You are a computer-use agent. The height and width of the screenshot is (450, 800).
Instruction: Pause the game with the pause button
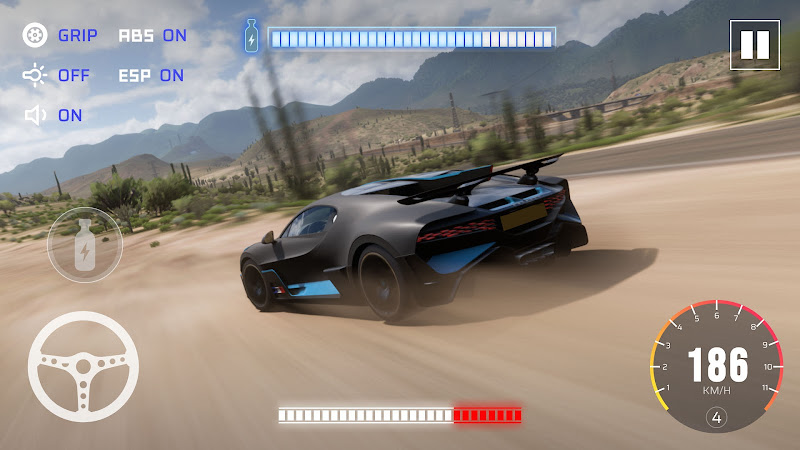(x=754, y=44)
